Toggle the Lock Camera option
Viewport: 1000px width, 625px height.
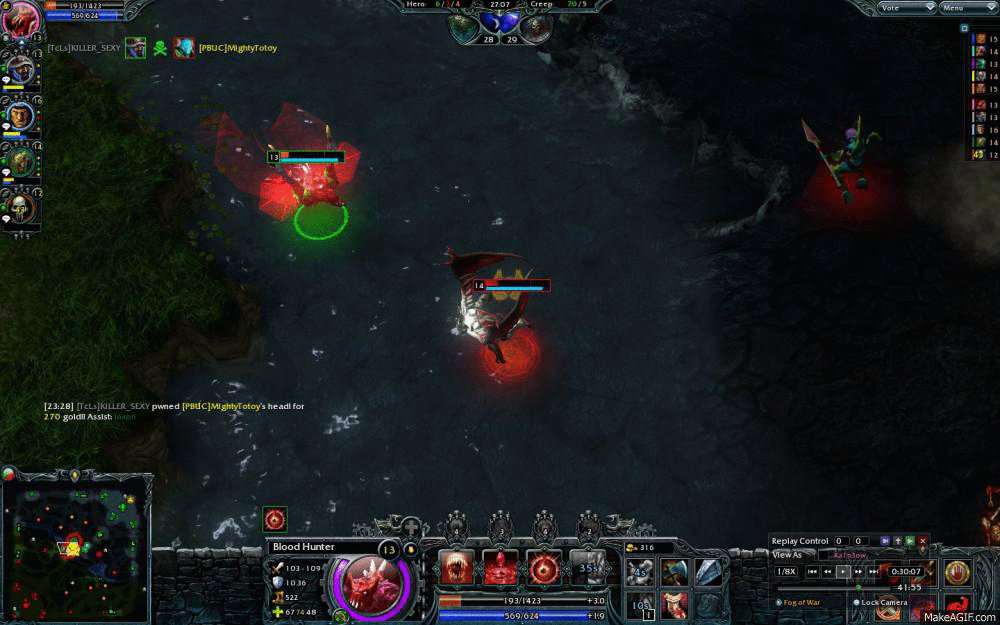(858, 602)
